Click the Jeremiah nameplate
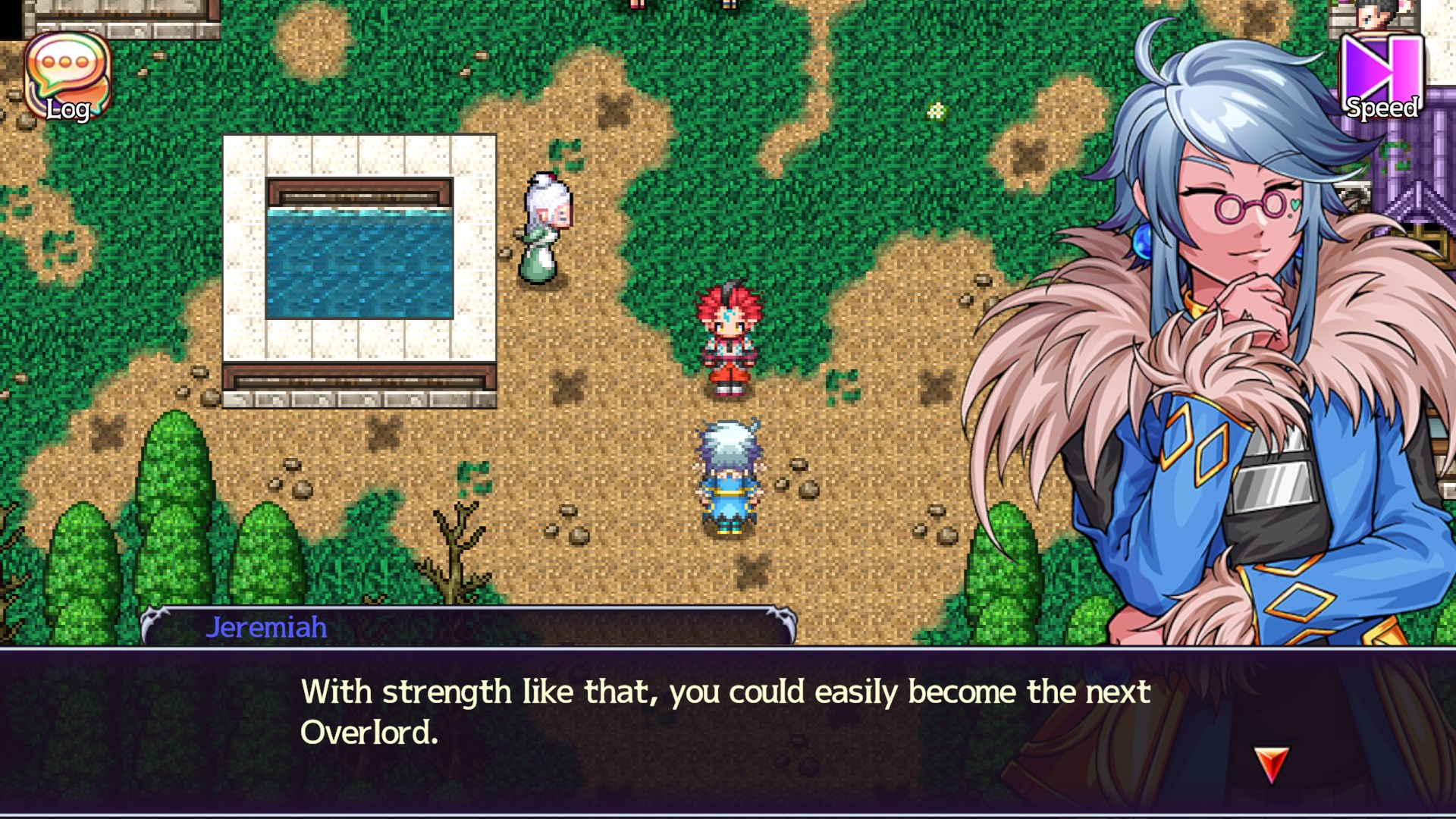Image resolution: width=1456 pixels, height=819 pixels. (267, 626)
